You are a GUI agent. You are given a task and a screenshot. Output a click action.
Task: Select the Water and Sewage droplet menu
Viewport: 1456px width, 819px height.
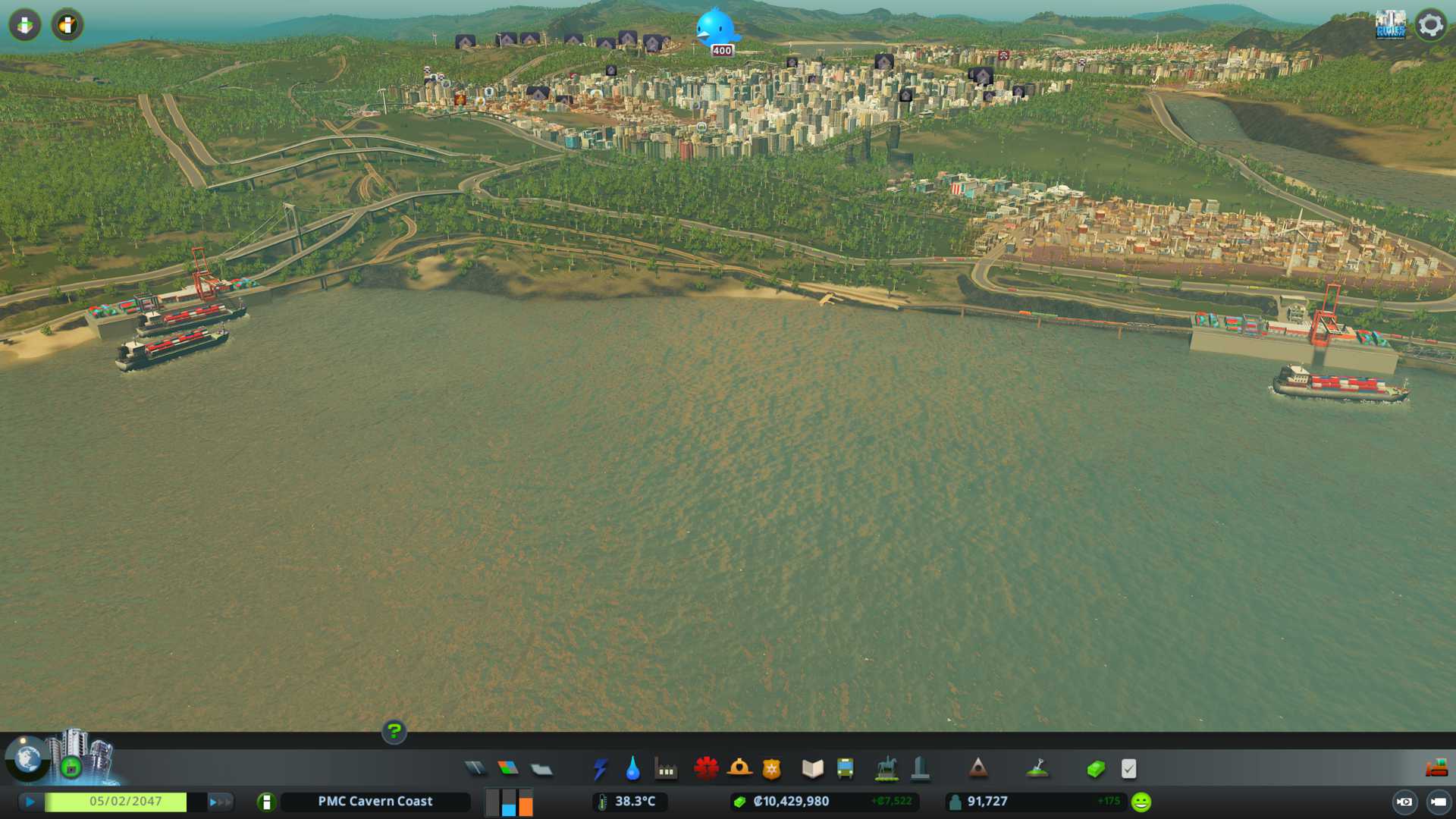coord(633,769)
